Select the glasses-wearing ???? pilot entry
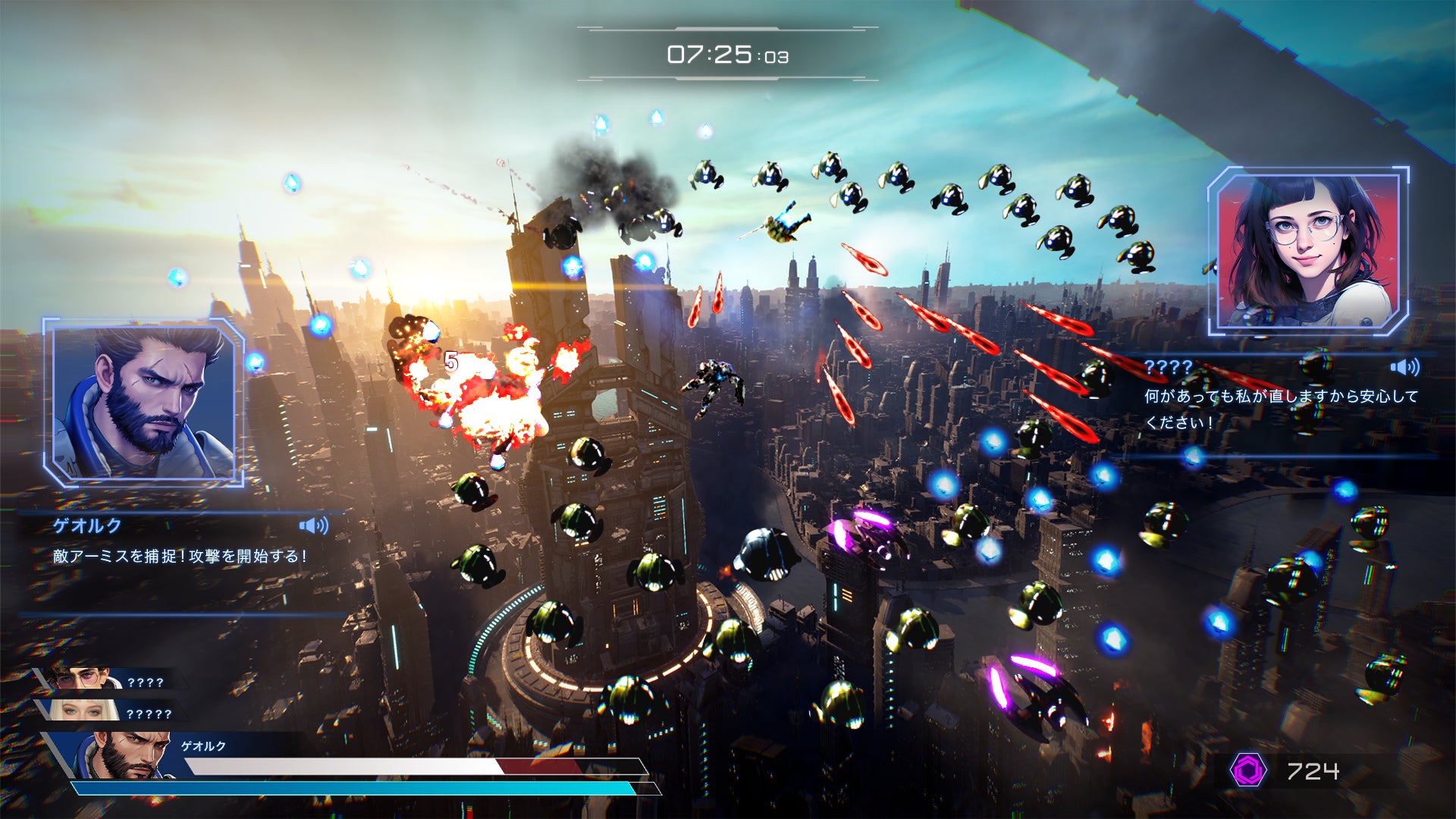This screenshot has width=1456, height=819. tap(106, 680)
